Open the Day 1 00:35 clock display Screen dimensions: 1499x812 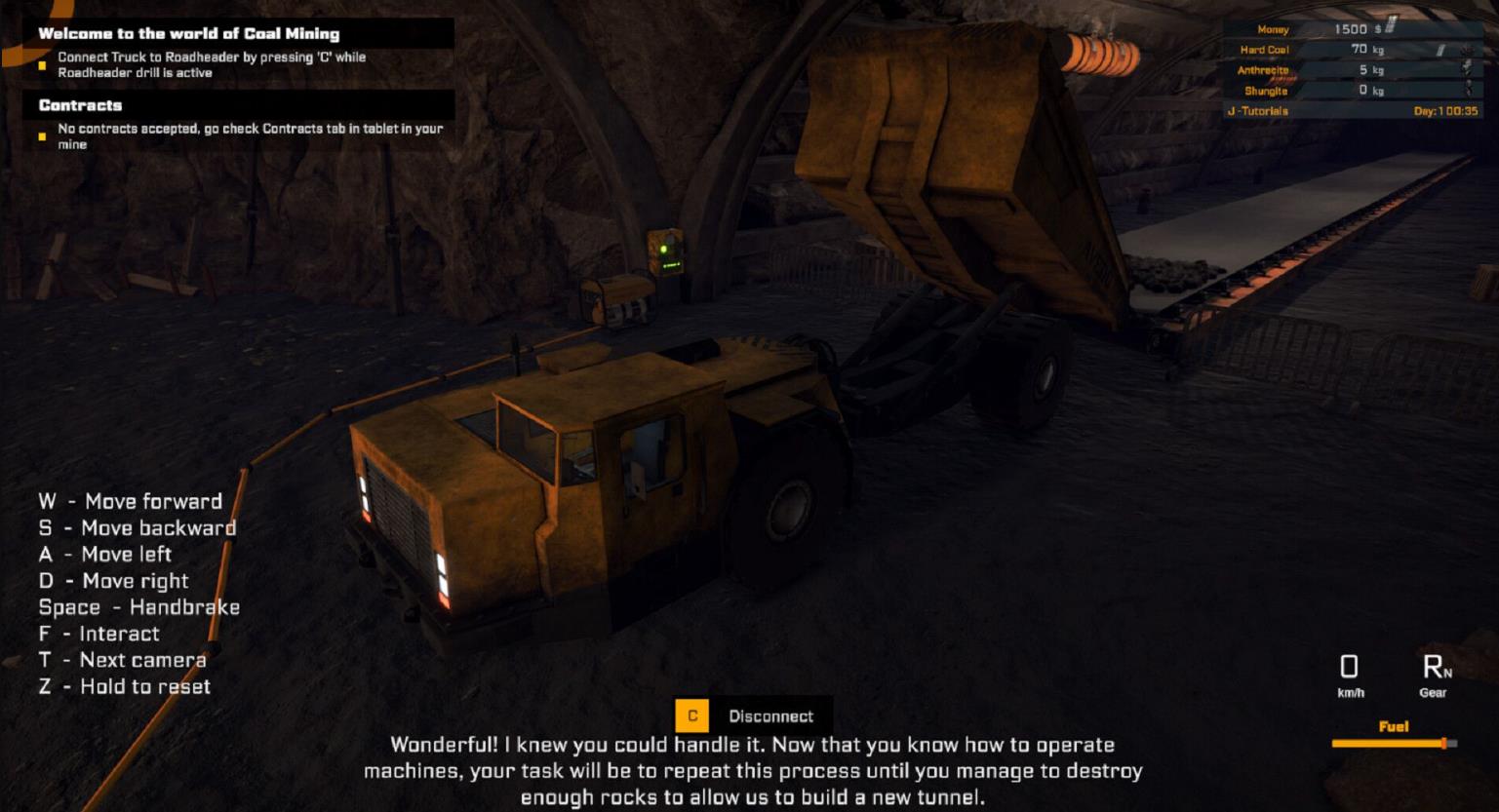coord(1446,110)
